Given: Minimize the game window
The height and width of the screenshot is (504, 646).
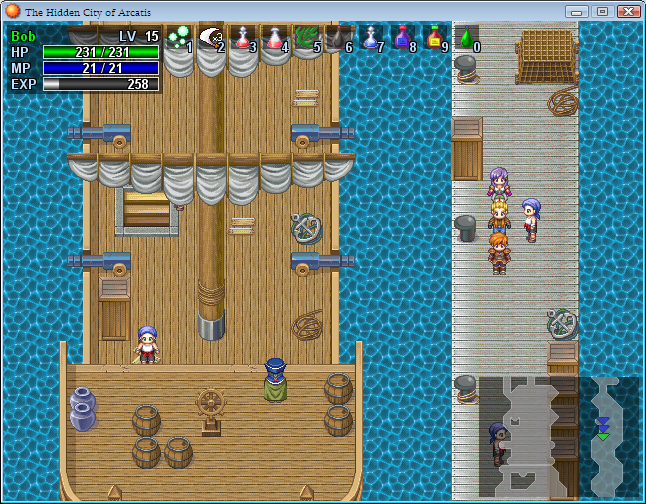Looking at the screenshot, I should point(576,11).
